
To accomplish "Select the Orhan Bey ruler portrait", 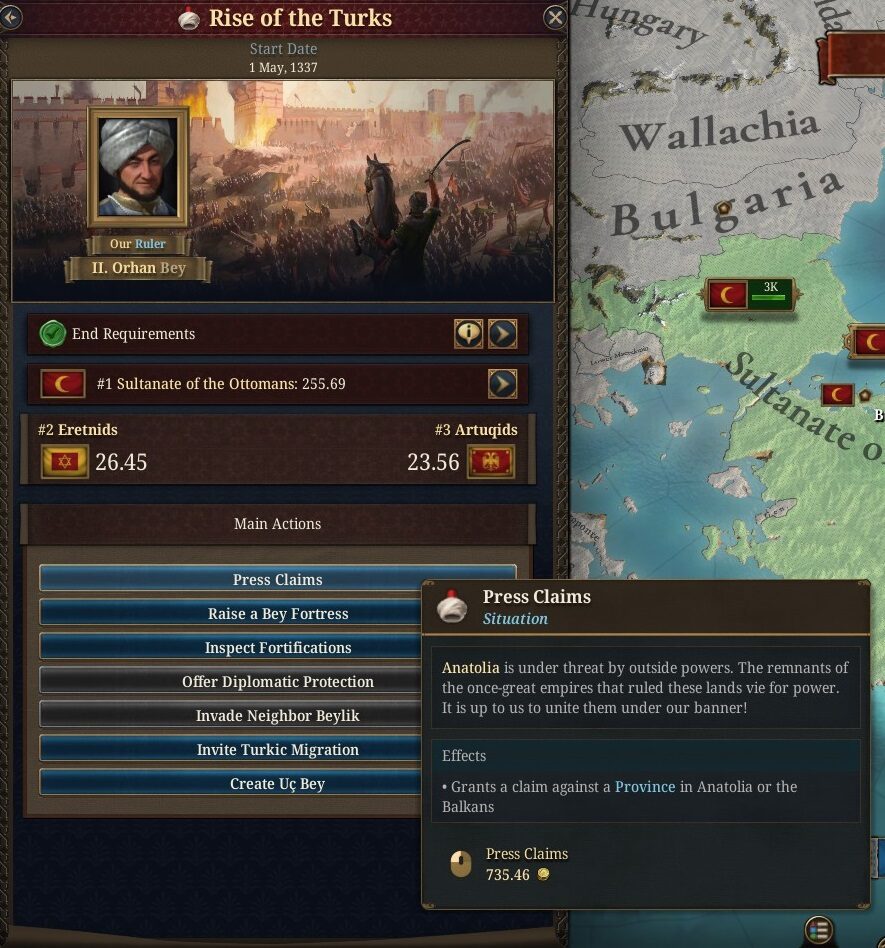I will pos(138,167).
